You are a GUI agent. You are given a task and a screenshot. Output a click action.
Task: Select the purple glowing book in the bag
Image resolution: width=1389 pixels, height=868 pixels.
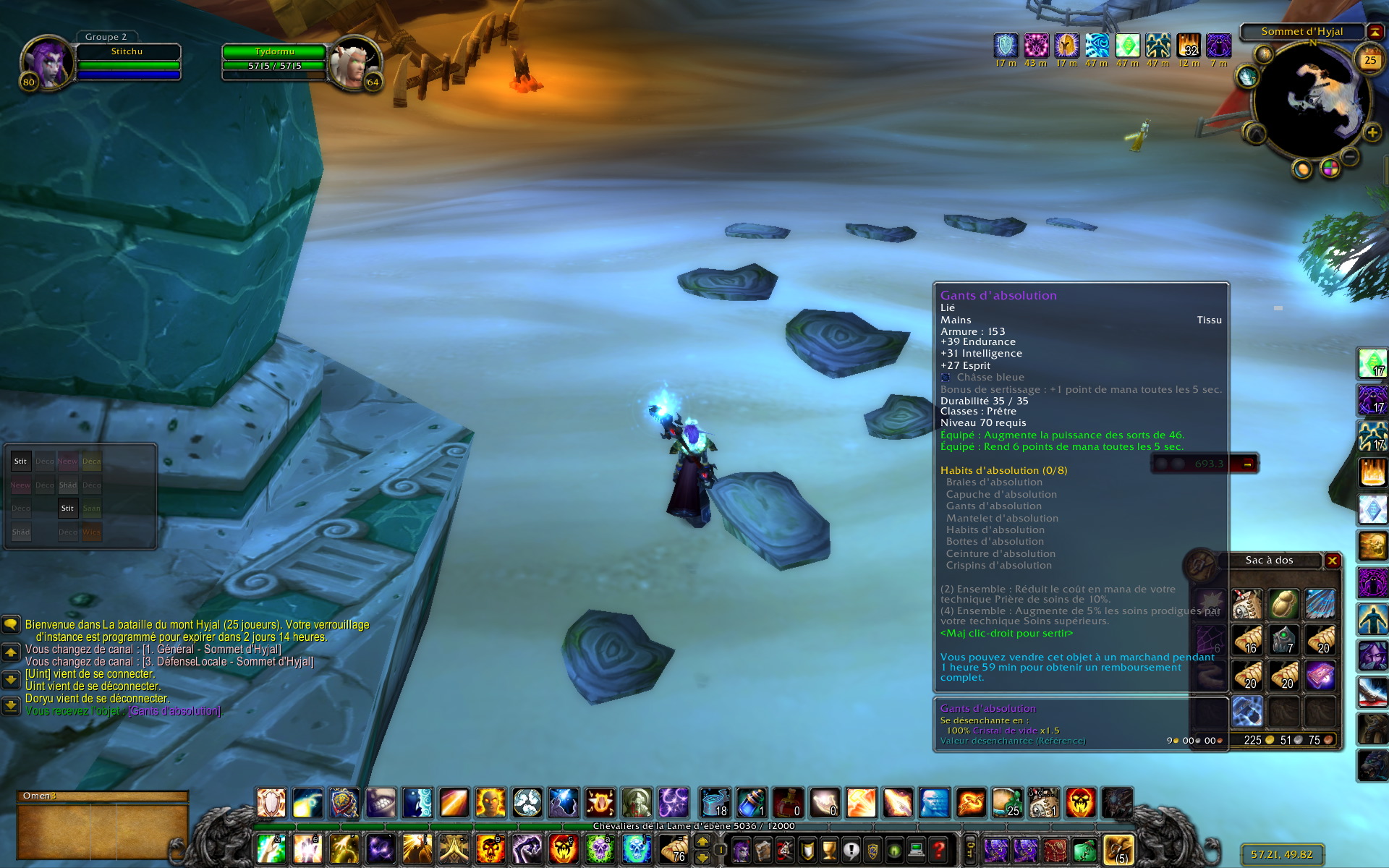pos(1321,676)
